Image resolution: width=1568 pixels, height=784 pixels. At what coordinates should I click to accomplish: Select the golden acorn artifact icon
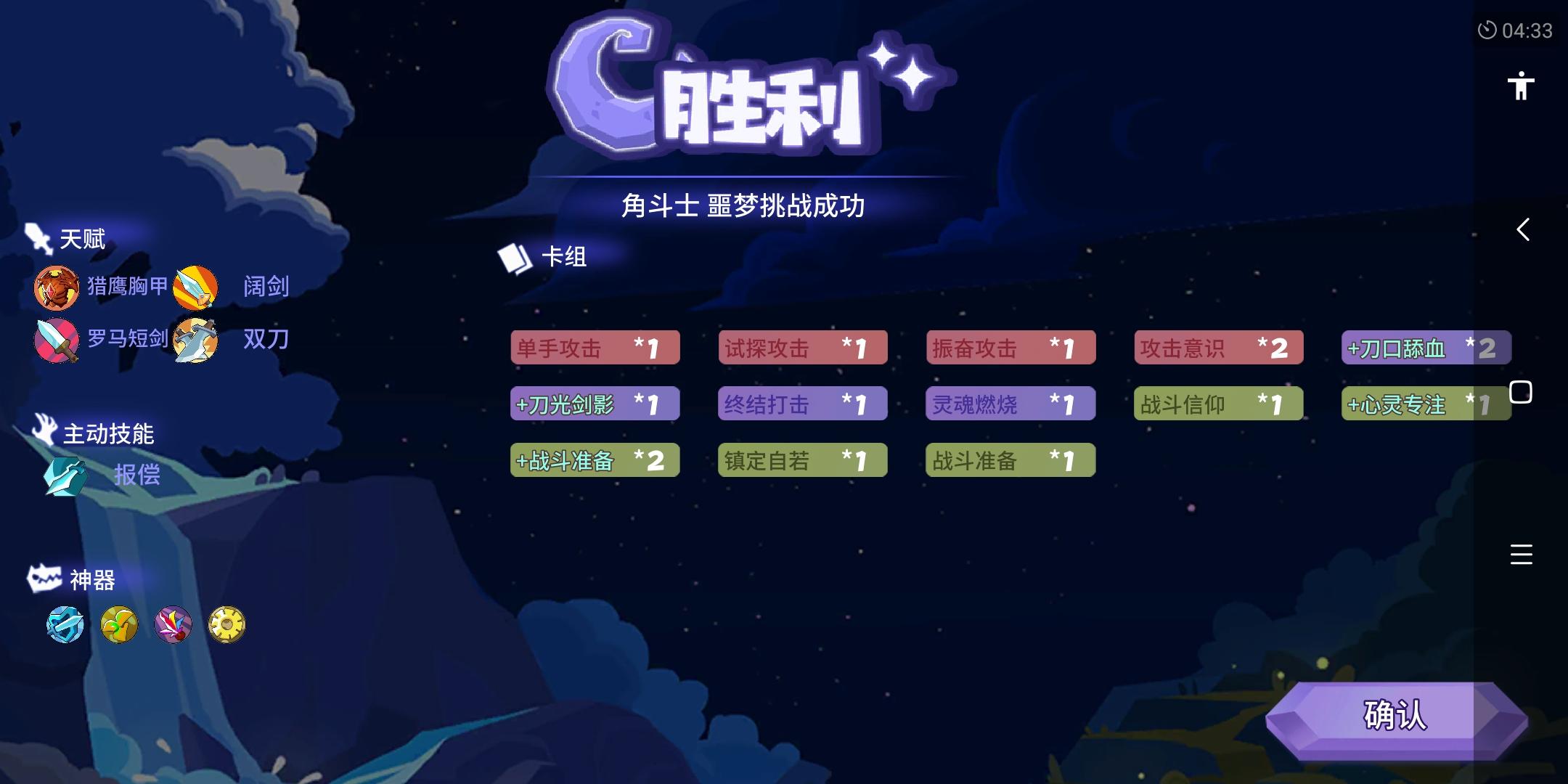tap(119, 624)
